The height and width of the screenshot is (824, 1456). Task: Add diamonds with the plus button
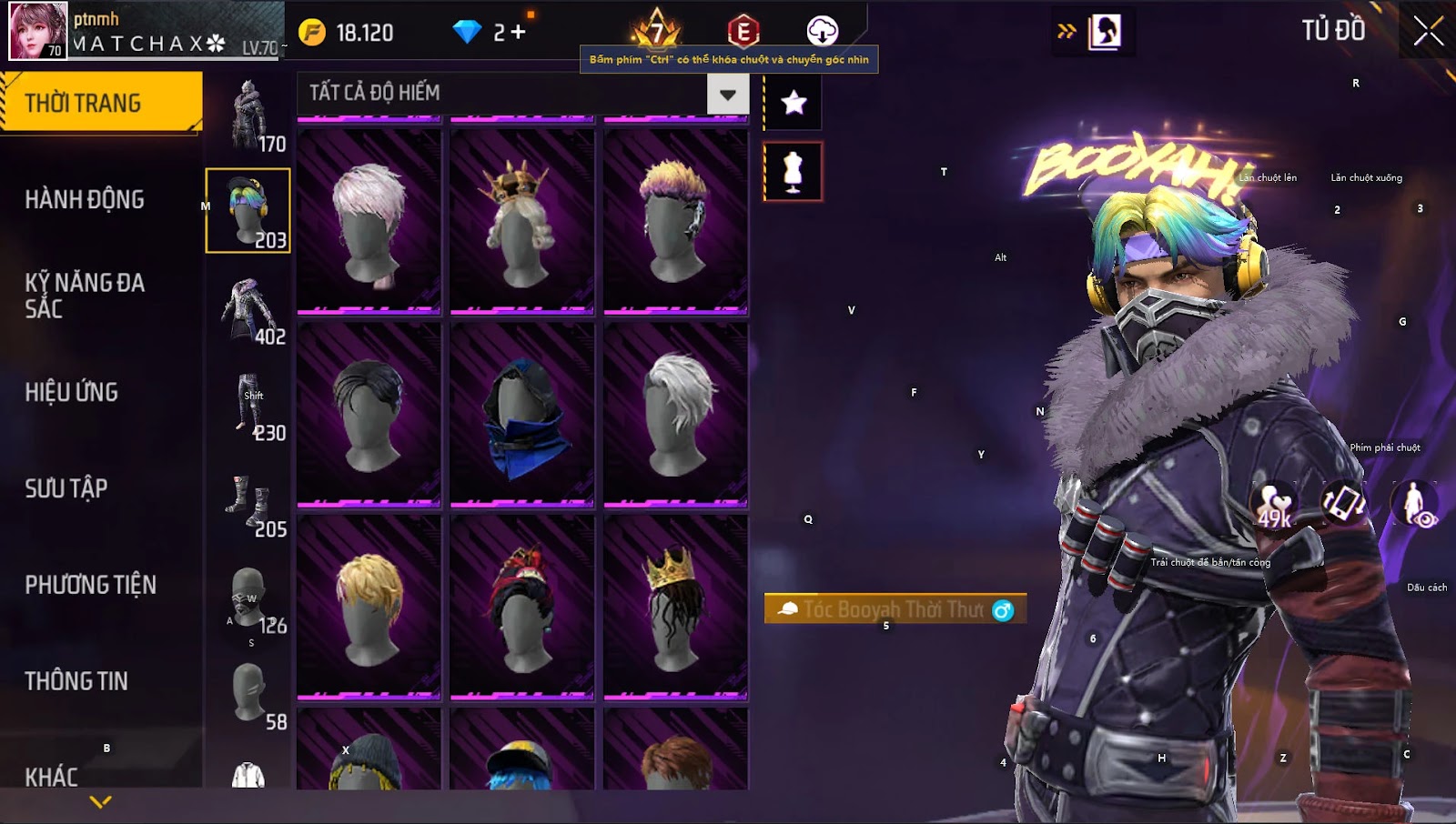pyautogui.click(x=518, y=33)
